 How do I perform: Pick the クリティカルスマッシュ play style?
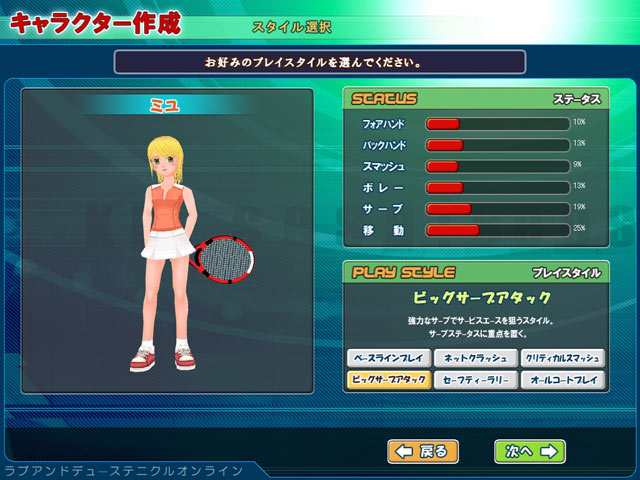(x=562, y=358)
